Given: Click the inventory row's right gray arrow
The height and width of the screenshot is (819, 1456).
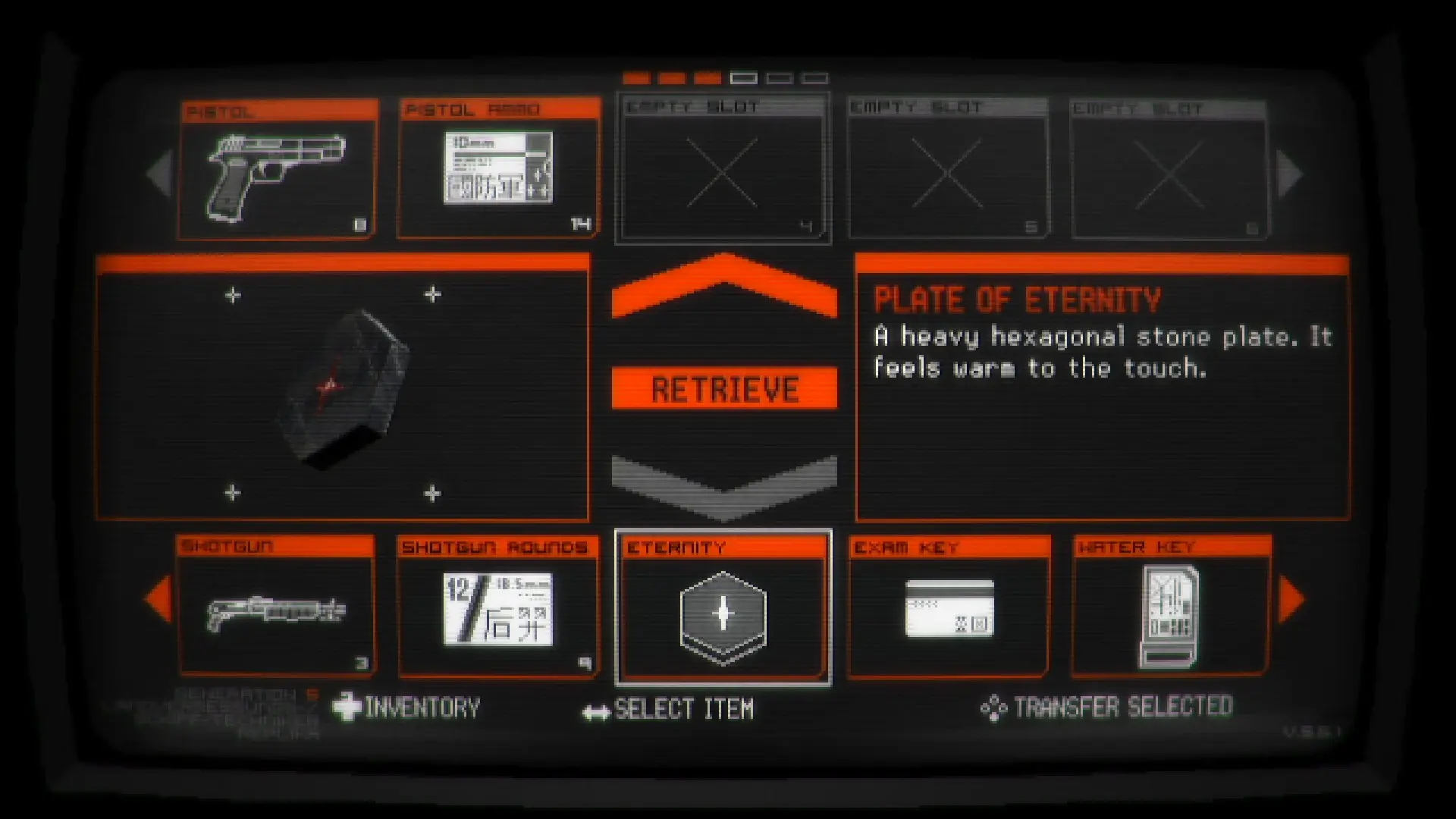Looking at the screenshot, I should tap(1289, 174).
